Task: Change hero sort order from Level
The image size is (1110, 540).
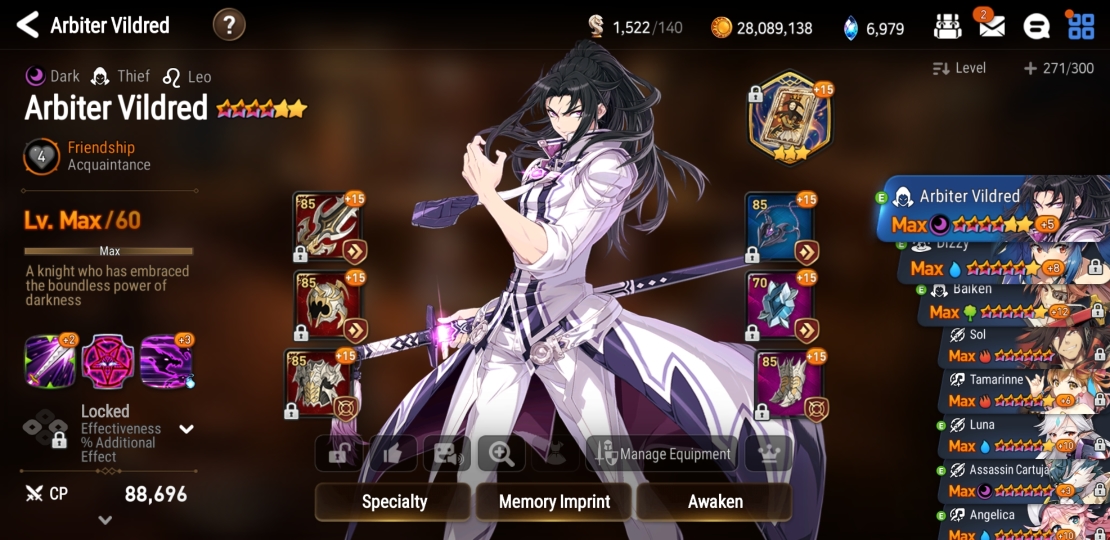Action: click(x=959, y=68)
